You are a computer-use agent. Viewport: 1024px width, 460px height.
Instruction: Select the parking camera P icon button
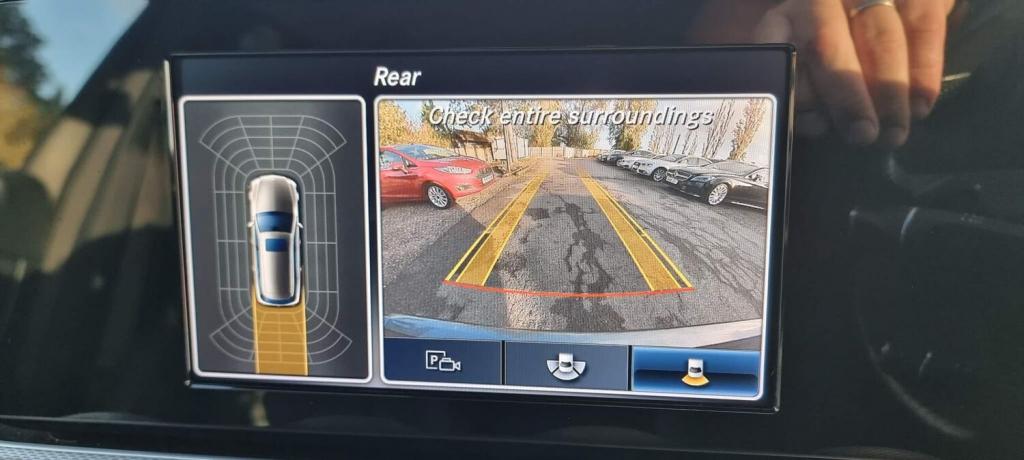tap(442, 362)
